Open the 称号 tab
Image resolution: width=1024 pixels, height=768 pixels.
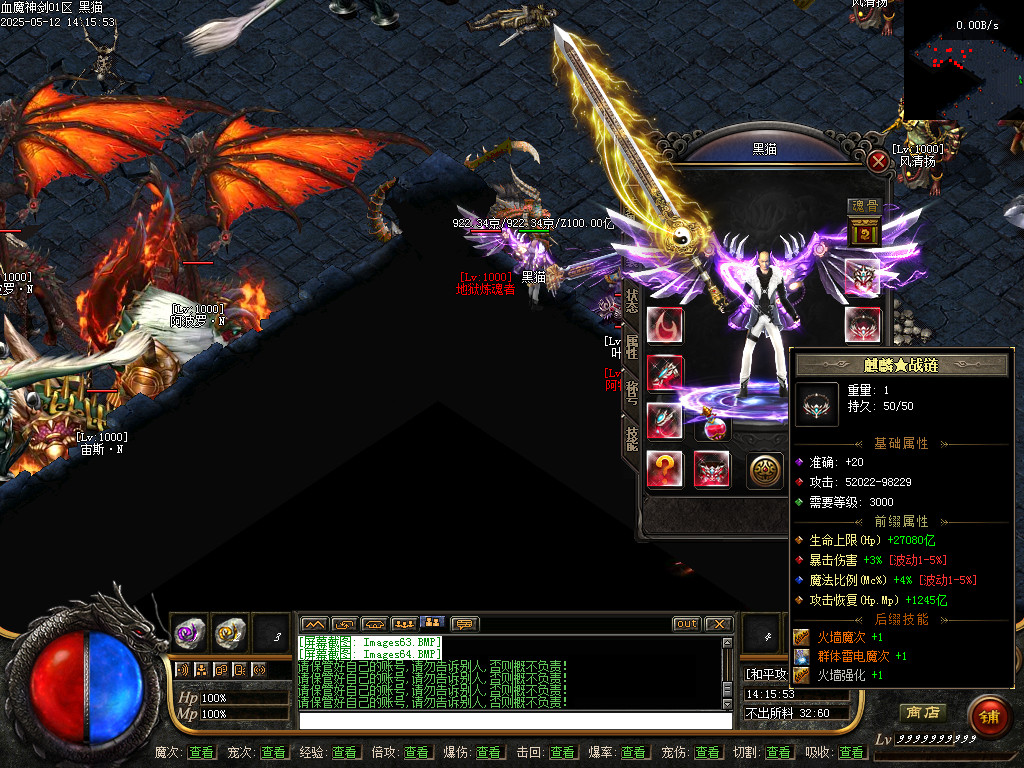(x=632, y=393)
